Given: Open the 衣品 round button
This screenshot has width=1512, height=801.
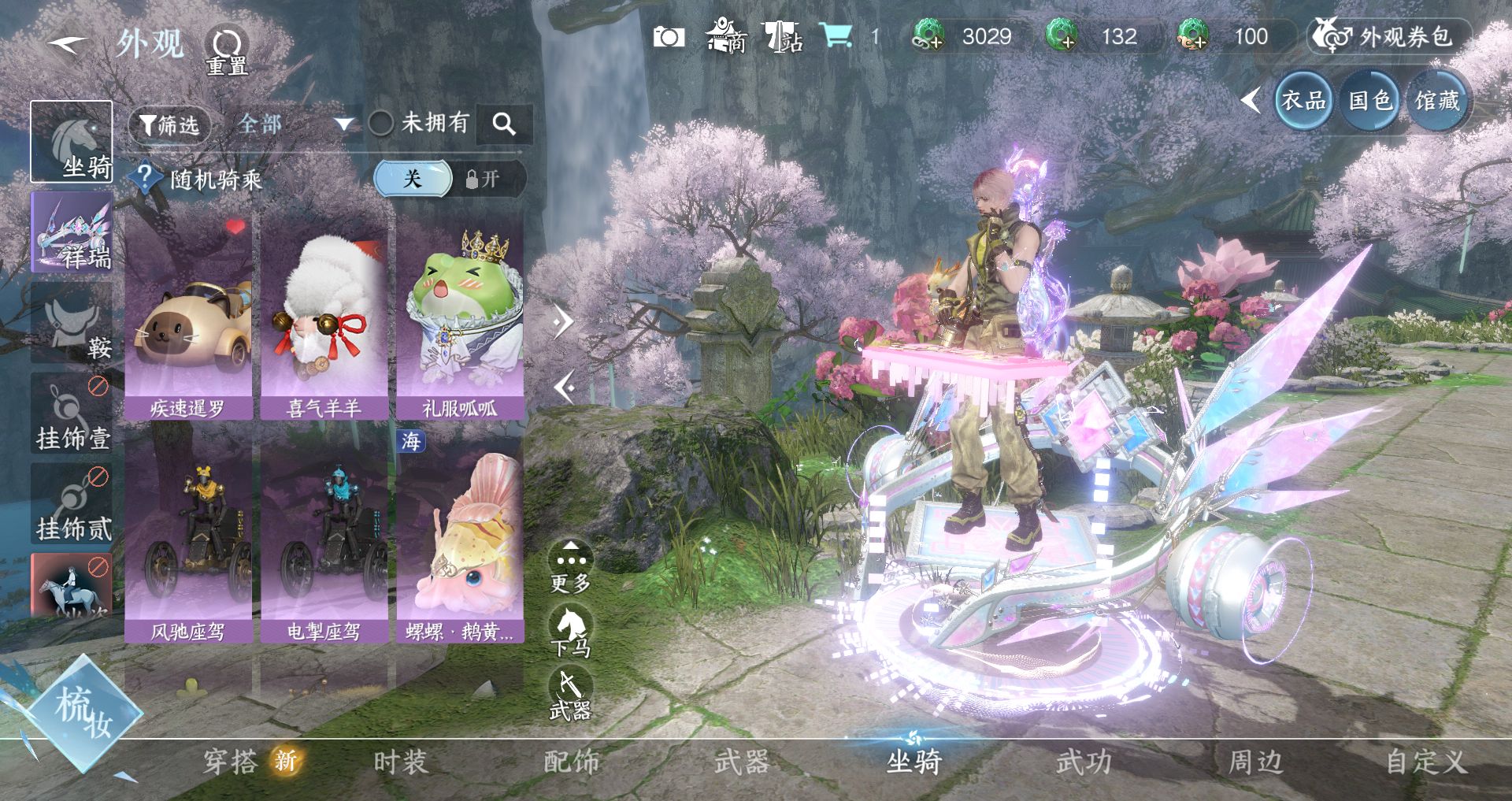Looking at the screenshot, I should coord(1303,100).
